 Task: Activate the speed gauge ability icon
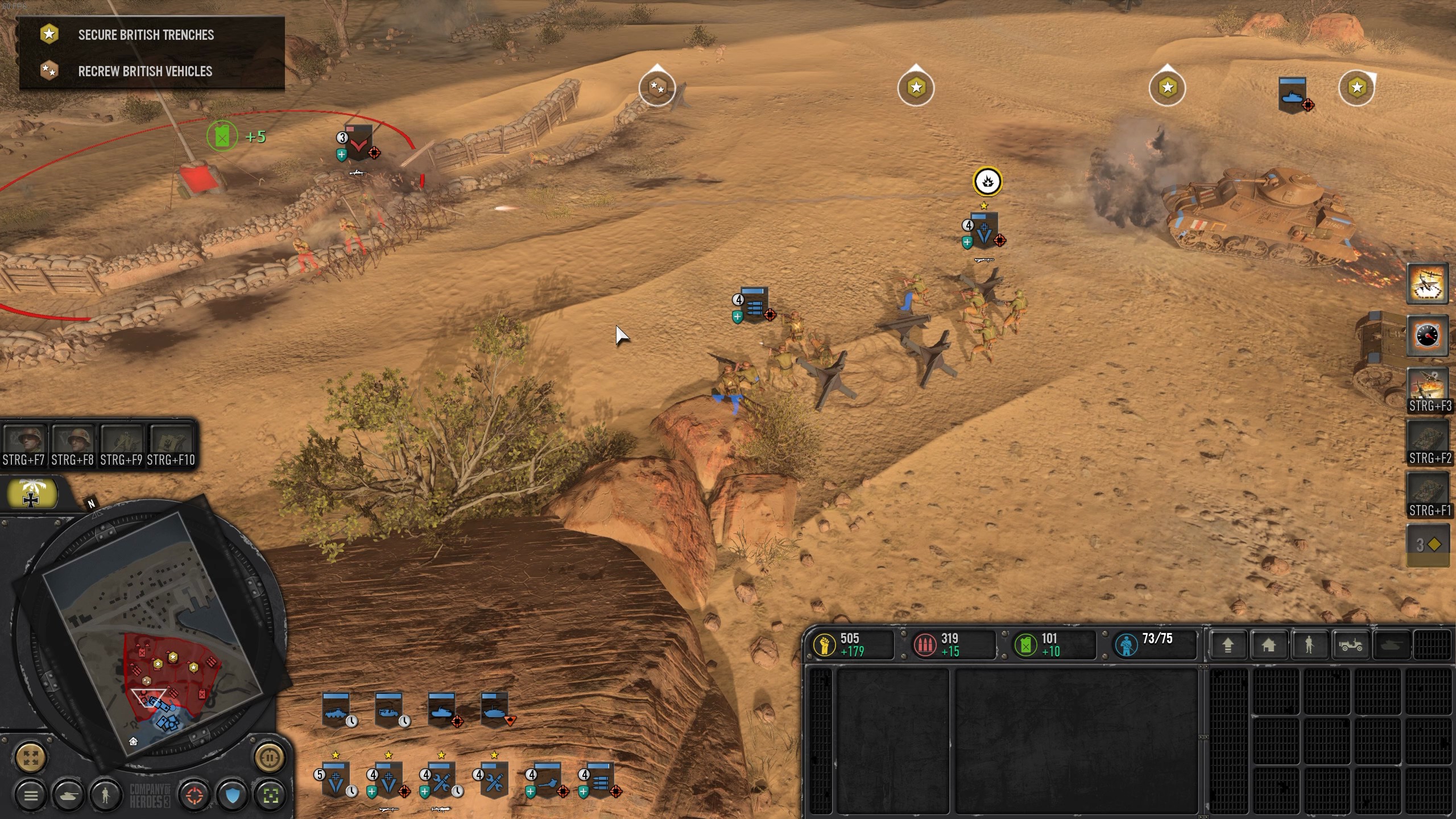click(1428, 336)
